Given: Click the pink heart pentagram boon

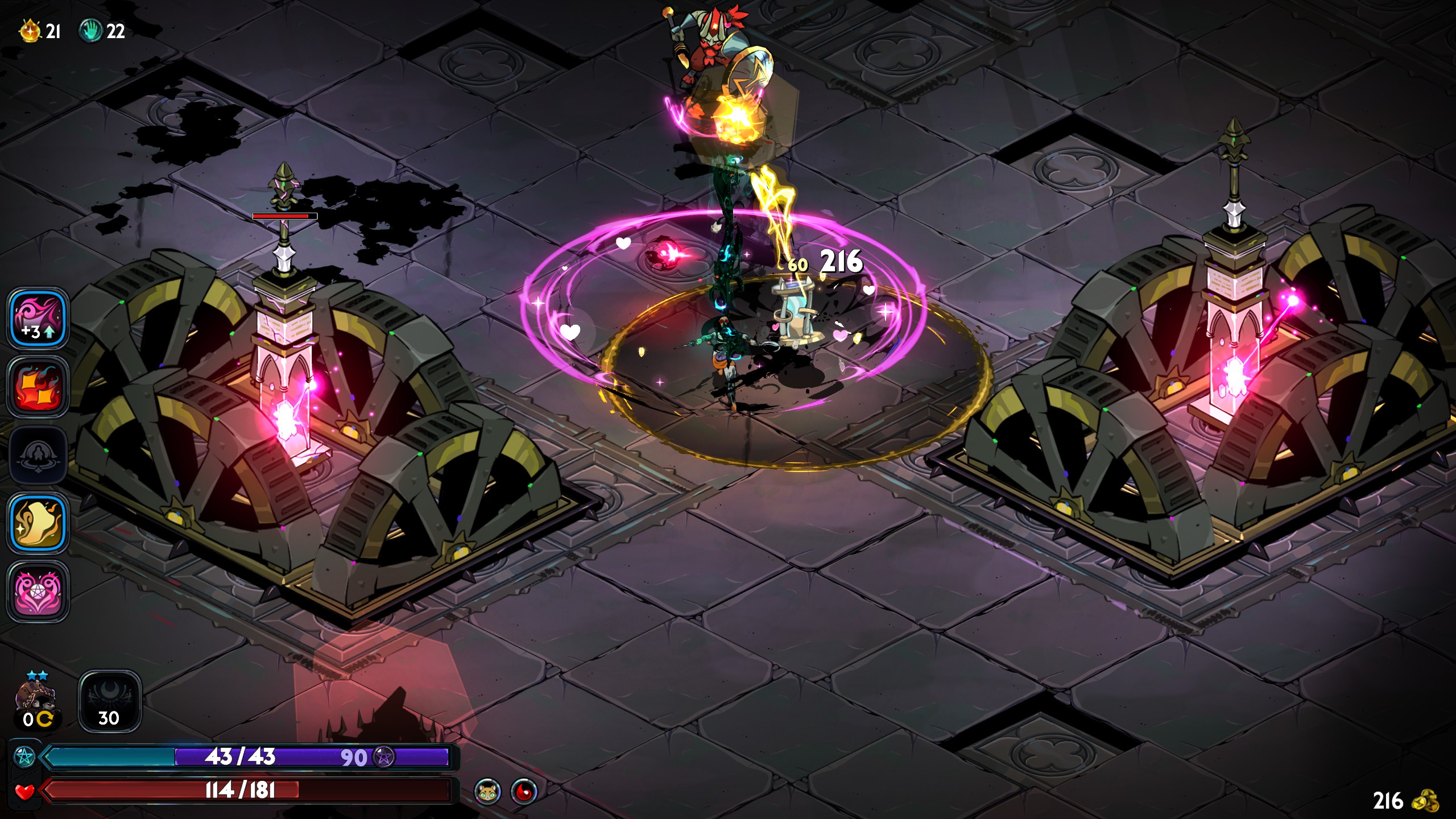Looking at the screenshot, I should [x=38, y=591].
